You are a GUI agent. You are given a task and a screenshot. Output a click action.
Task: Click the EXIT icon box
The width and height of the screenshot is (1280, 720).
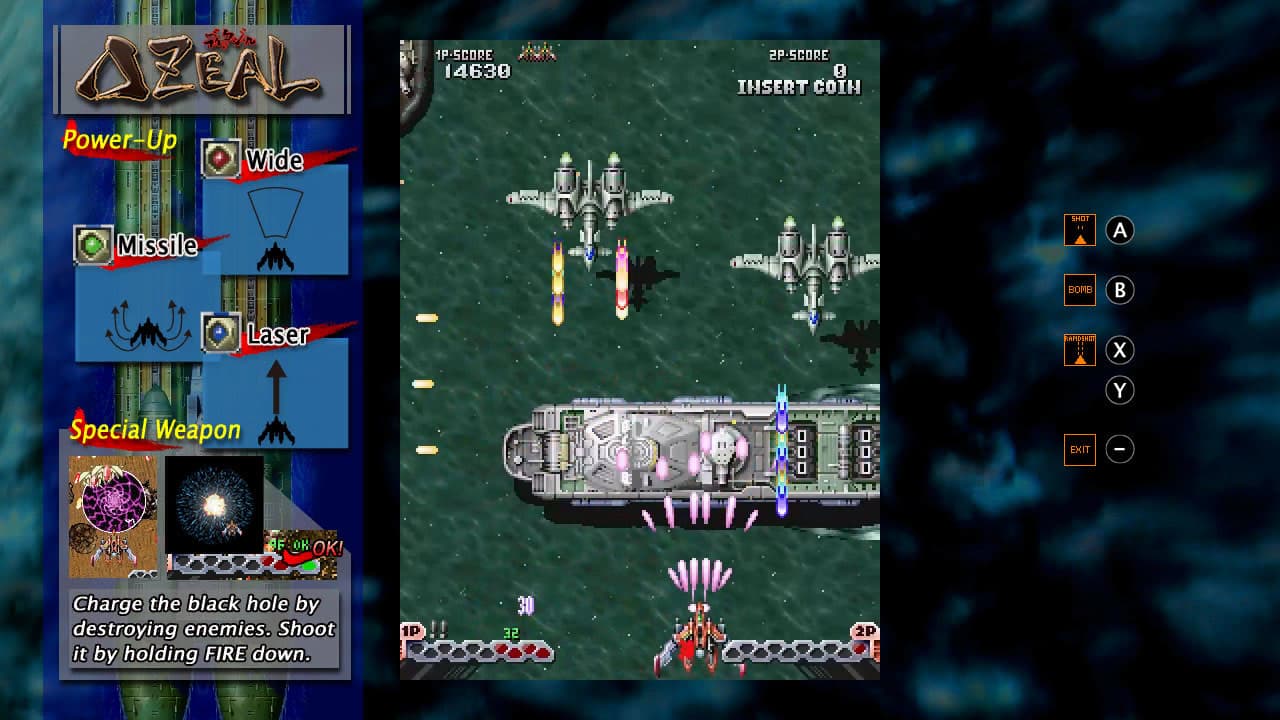click(1080, 449)
